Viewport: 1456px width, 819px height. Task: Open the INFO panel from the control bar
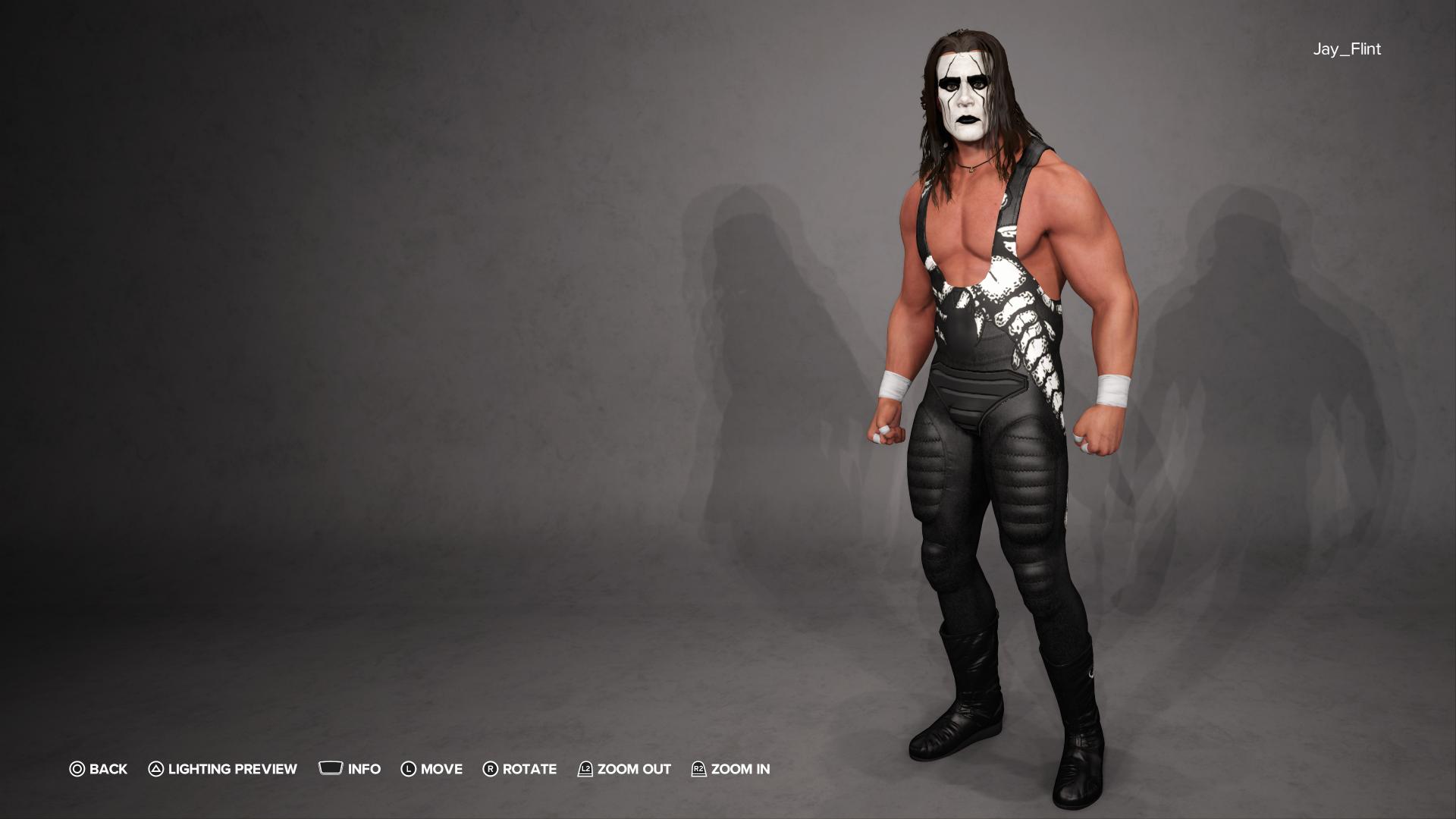[x=363, y=769]
